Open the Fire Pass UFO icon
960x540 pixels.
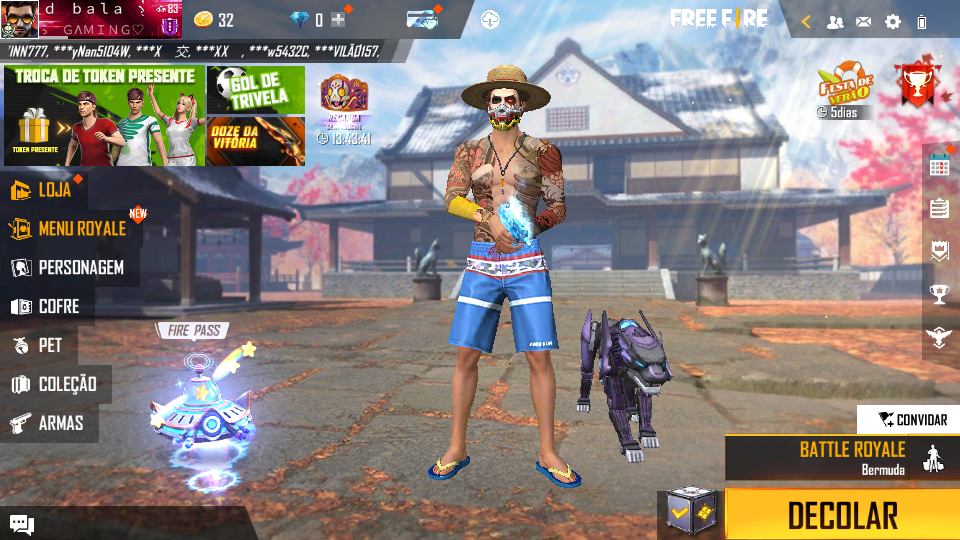(x=200, y=410)
